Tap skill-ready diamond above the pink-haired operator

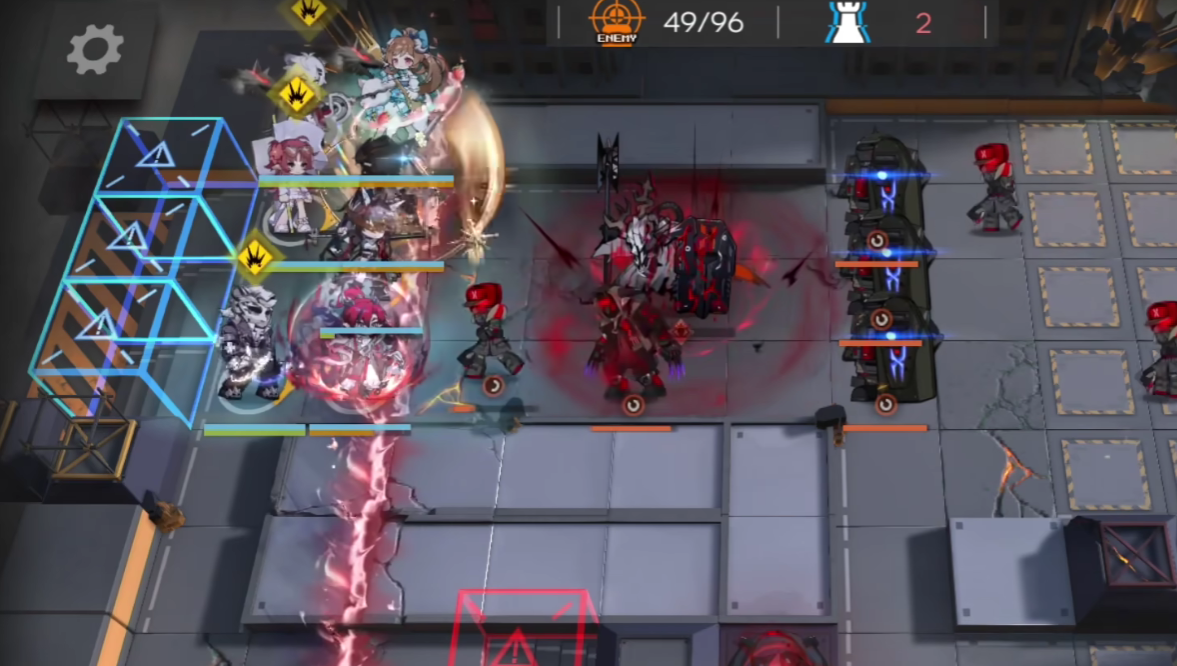pyautogui.click(x=295, y=95)
